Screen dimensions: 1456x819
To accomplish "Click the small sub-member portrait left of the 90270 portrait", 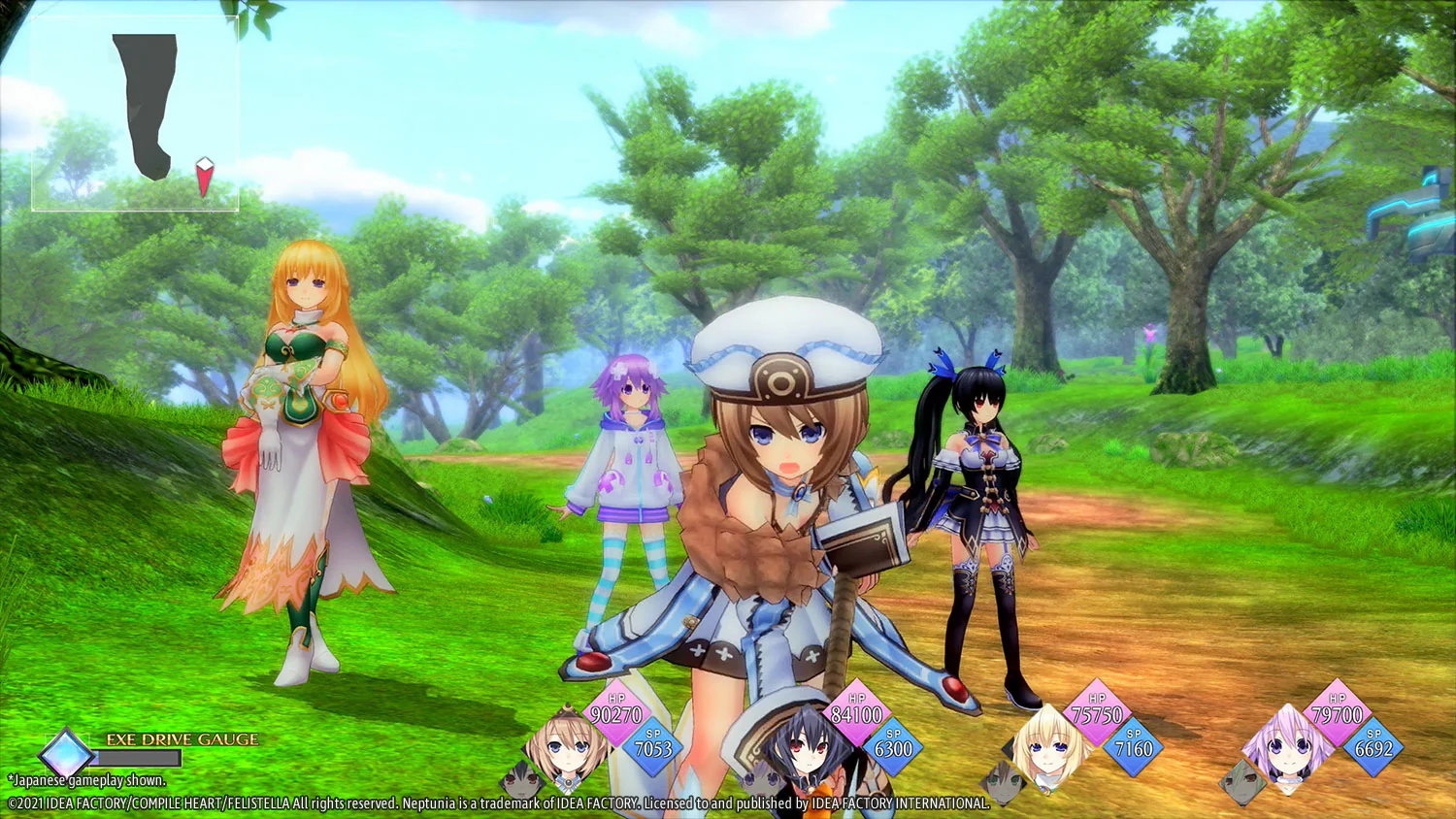I will 518,781.
